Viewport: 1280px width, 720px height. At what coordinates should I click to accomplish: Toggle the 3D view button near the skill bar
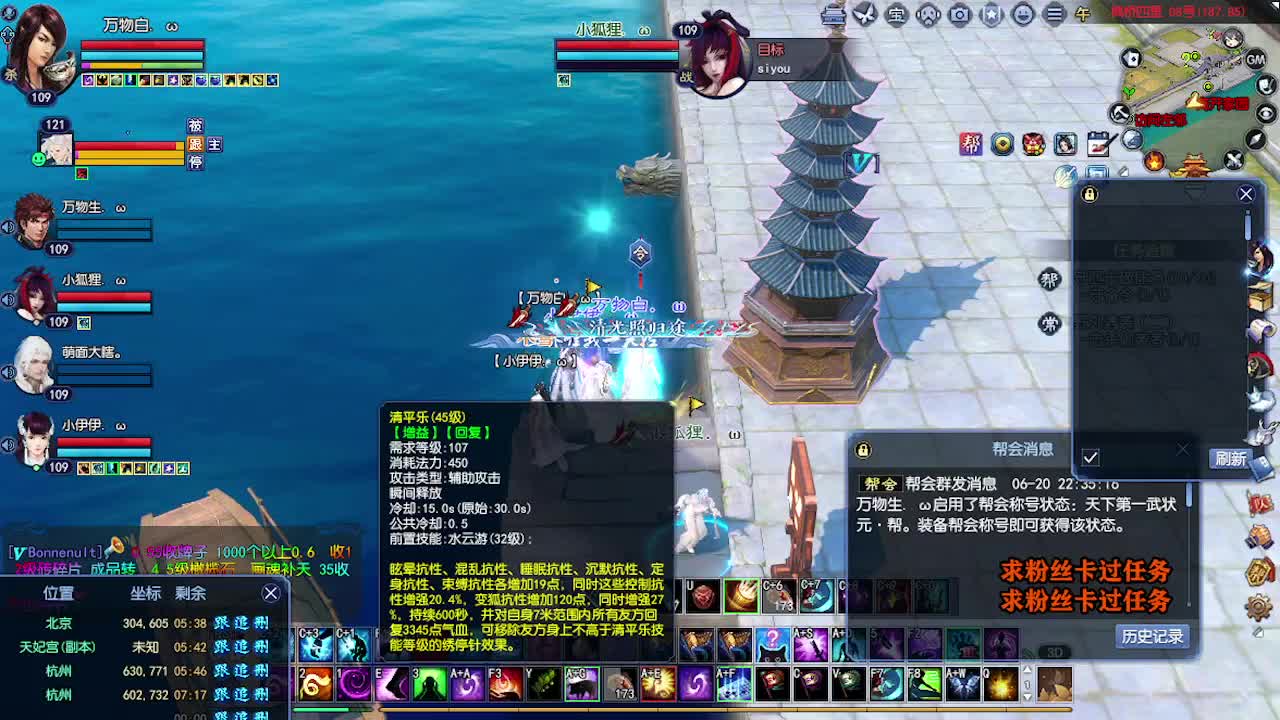pos(1055,653)
